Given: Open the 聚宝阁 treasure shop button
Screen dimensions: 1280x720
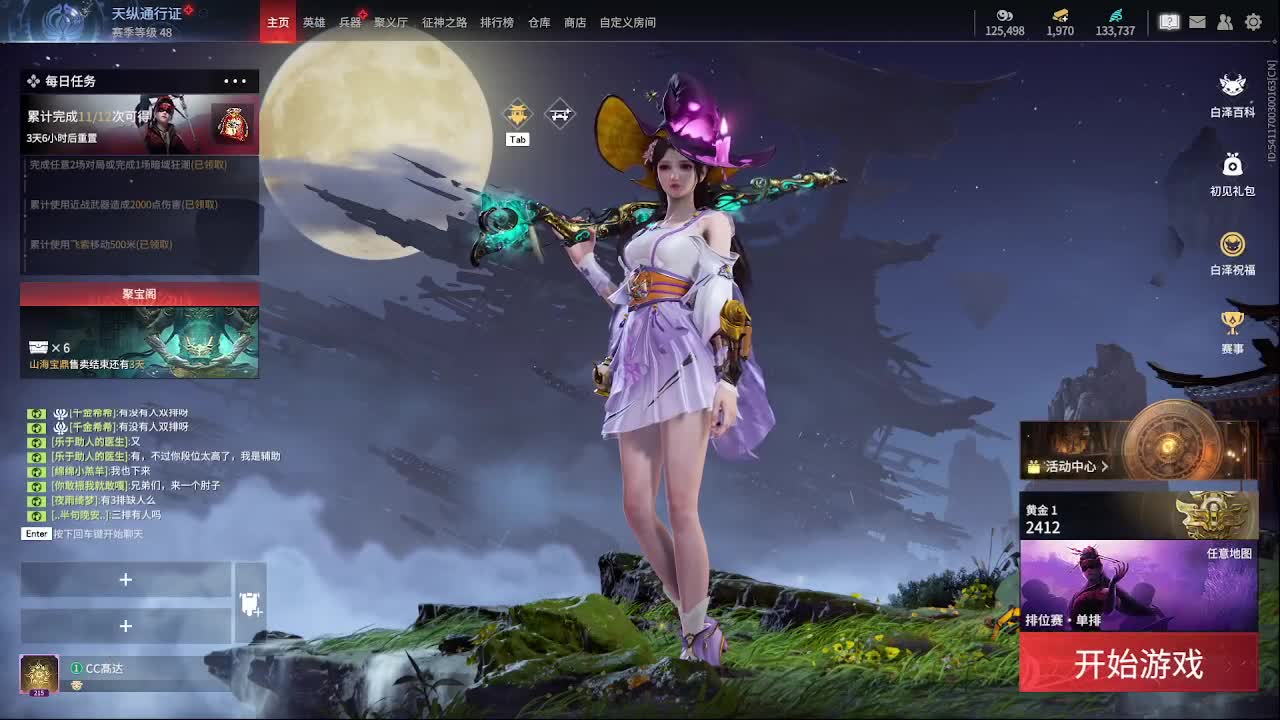Looking at the screenshot, I should click(x=138, y=294).
